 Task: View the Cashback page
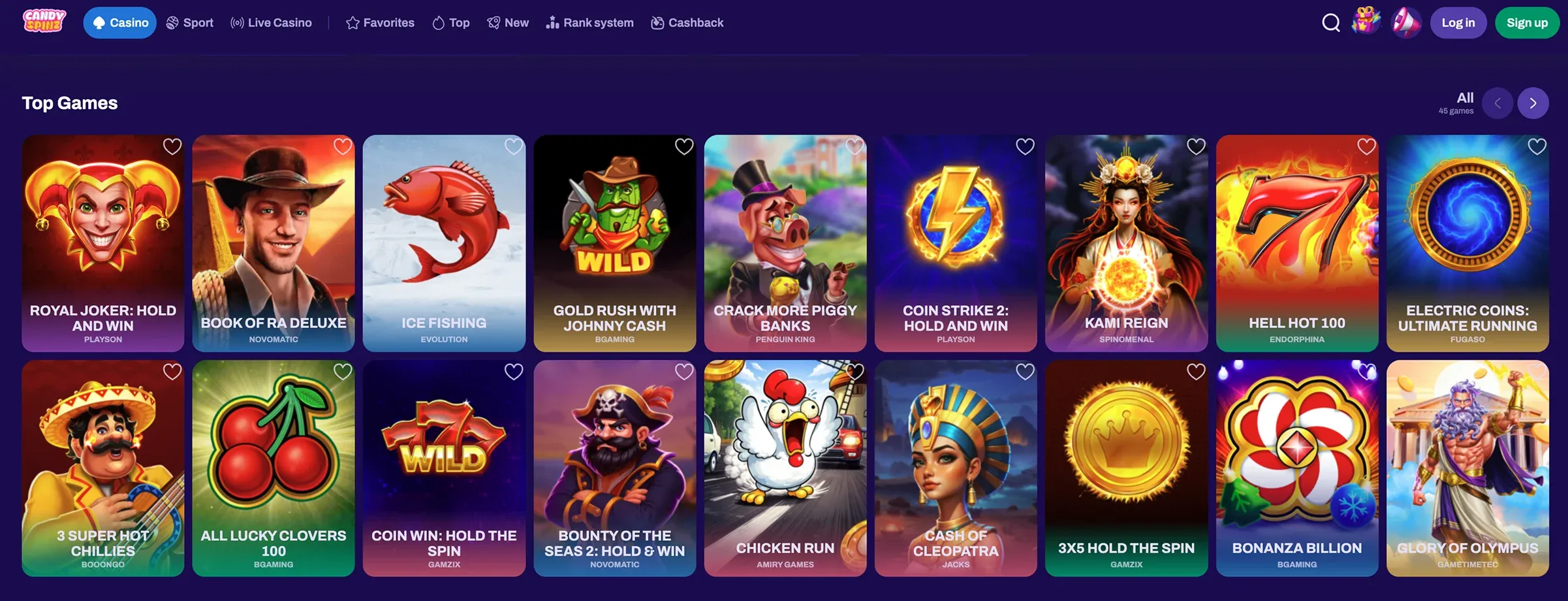click(x=687, y=23)
